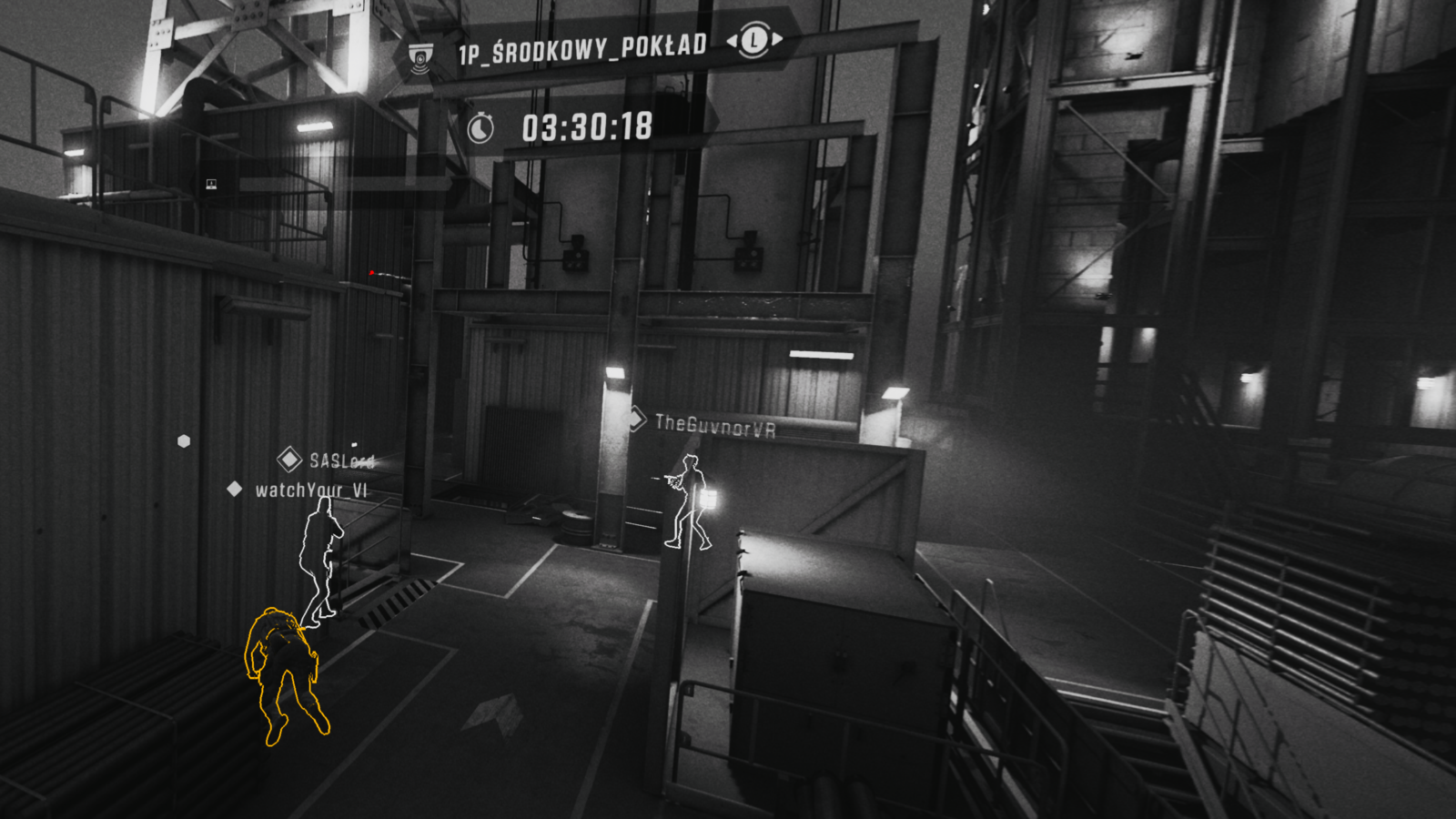Choose the watchYour_VI teammate marker
Screen dimensions: 1456x819
(x=235, y=490)
